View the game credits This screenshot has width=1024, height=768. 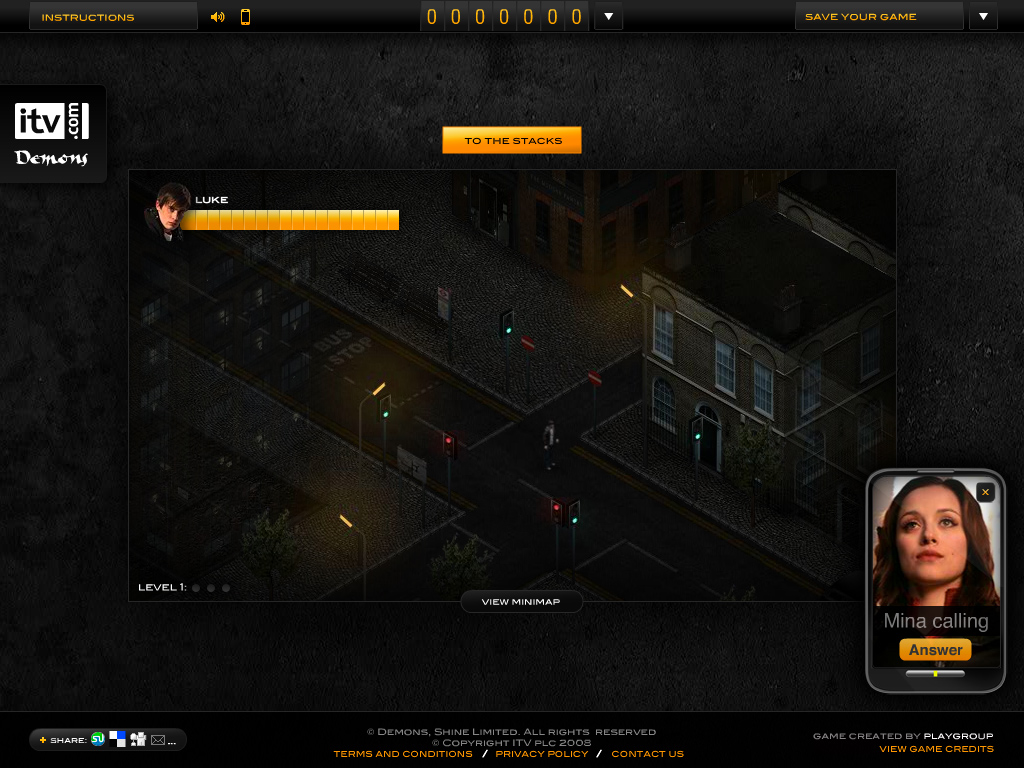pyautogui.click(x=936, y=749)
